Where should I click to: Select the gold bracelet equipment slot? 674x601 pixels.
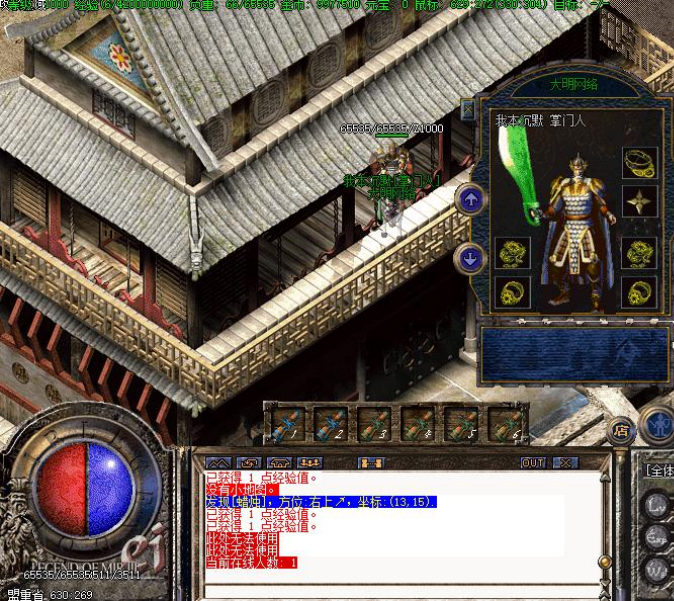[639, 161]
